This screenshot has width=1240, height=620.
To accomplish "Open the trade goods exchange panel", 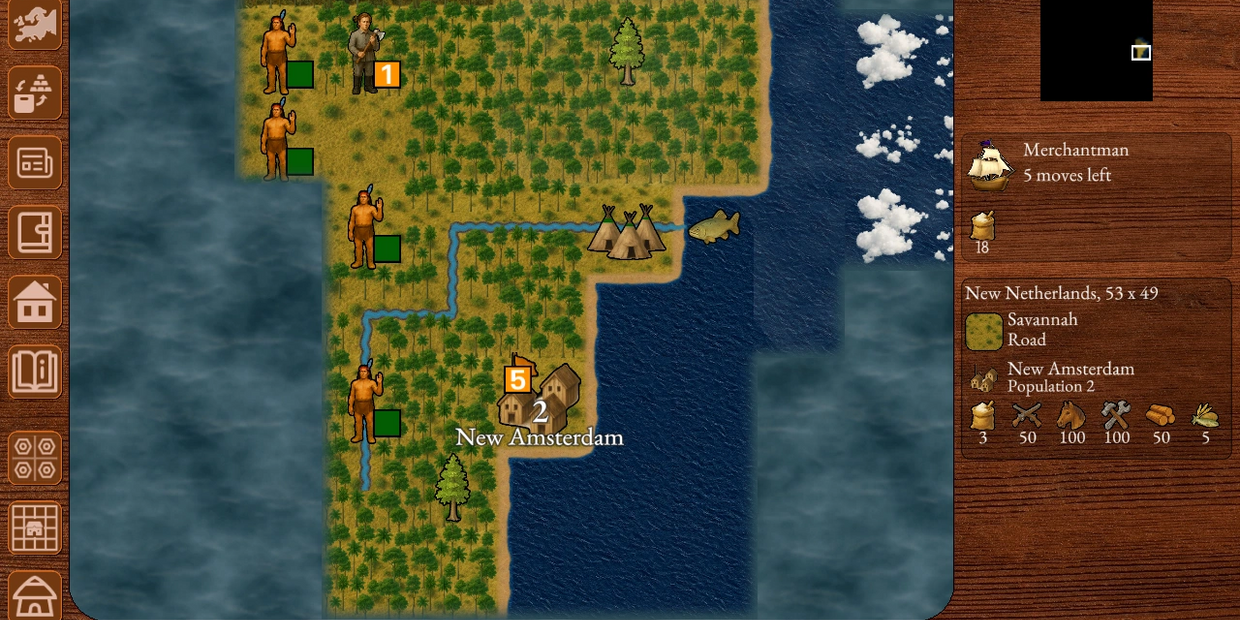I will point(35,93).
